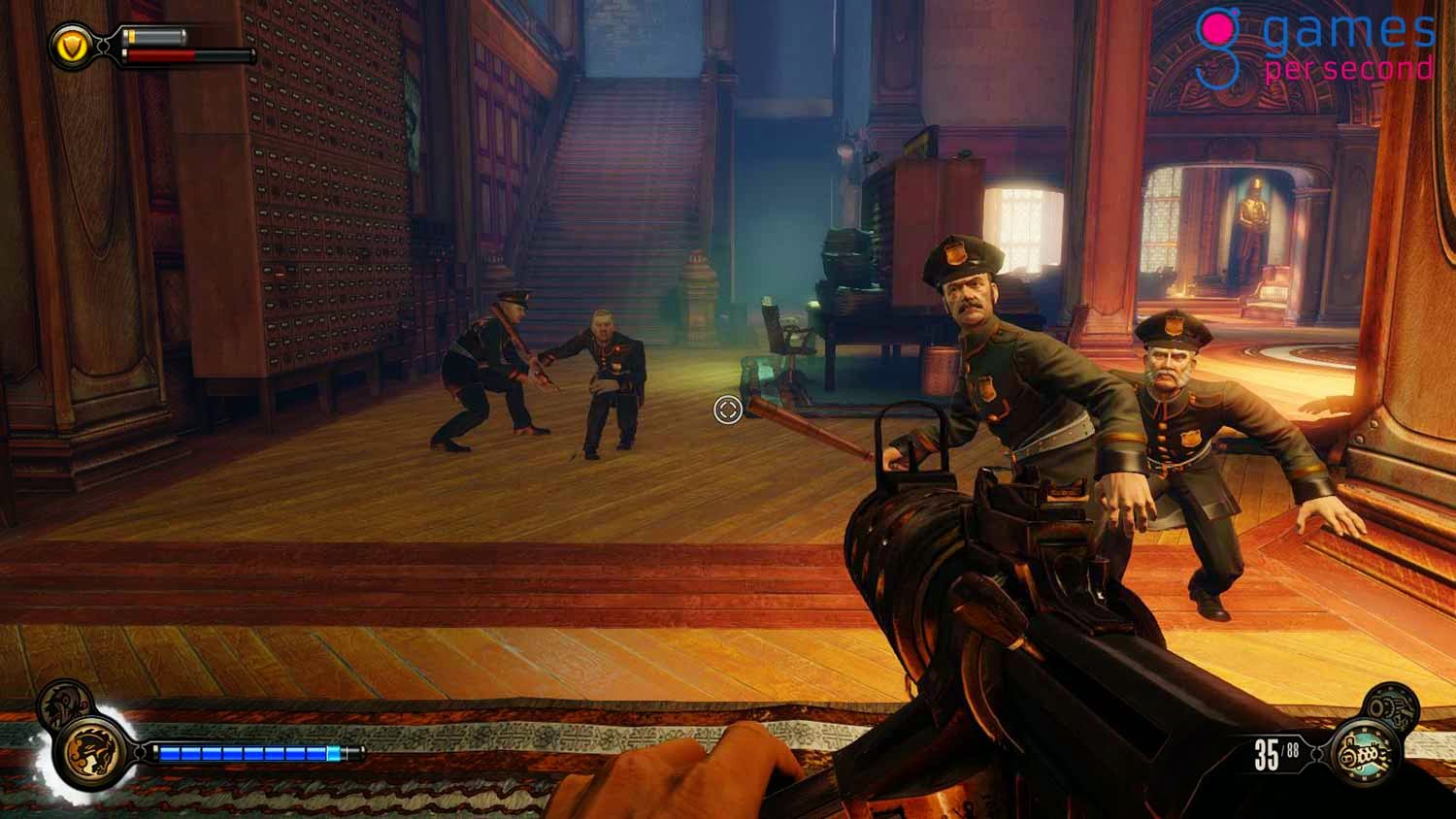
Task: Select the equipped vigor's horse emblem icon
Action: pos(90,754)
